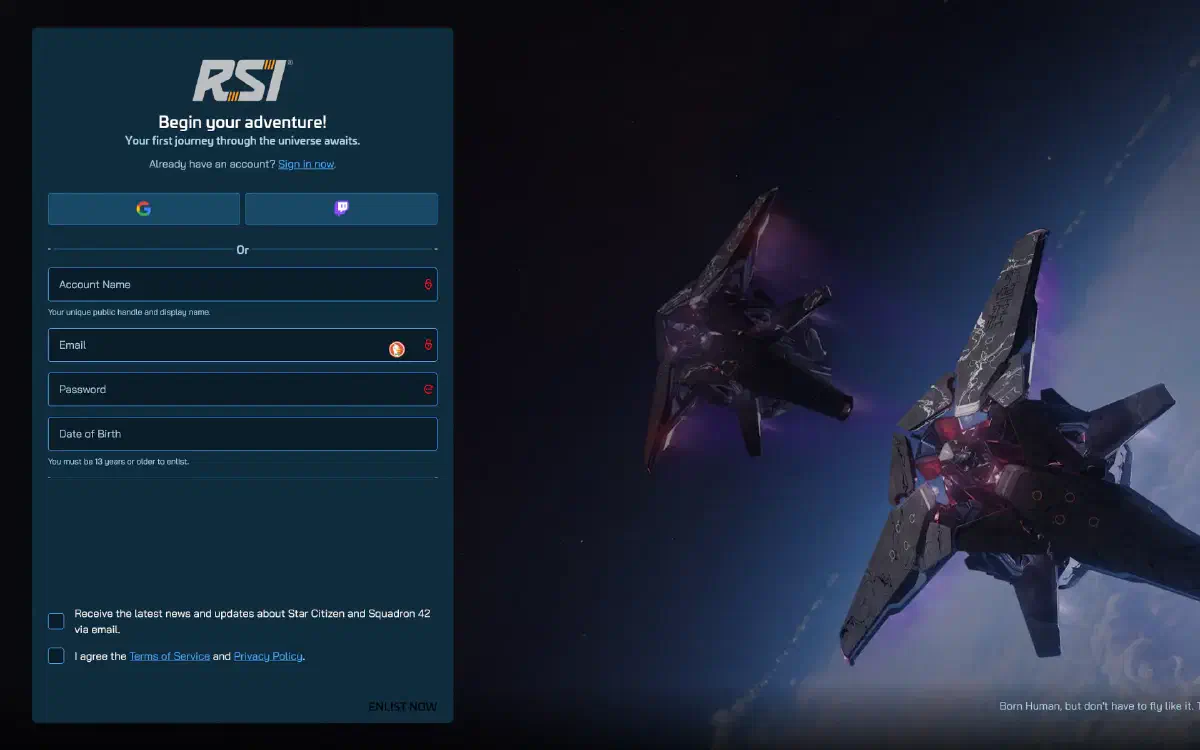This screenshot has width=1200, height=750.
Task: Select the Email input field
Action: point(215,345)
